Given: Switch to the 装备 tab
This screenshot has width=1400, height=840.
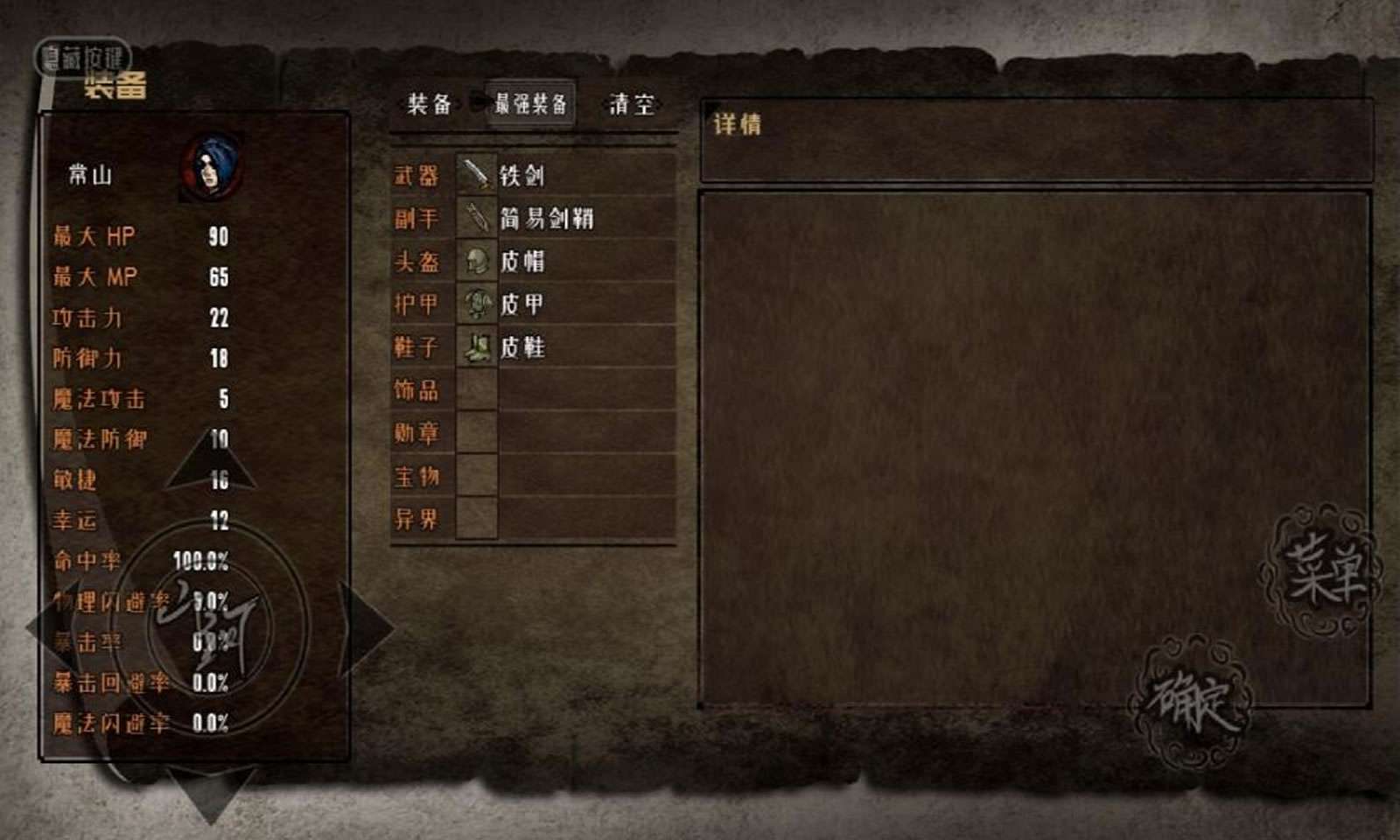Looking at the screenshot, I should coord(429,104).
